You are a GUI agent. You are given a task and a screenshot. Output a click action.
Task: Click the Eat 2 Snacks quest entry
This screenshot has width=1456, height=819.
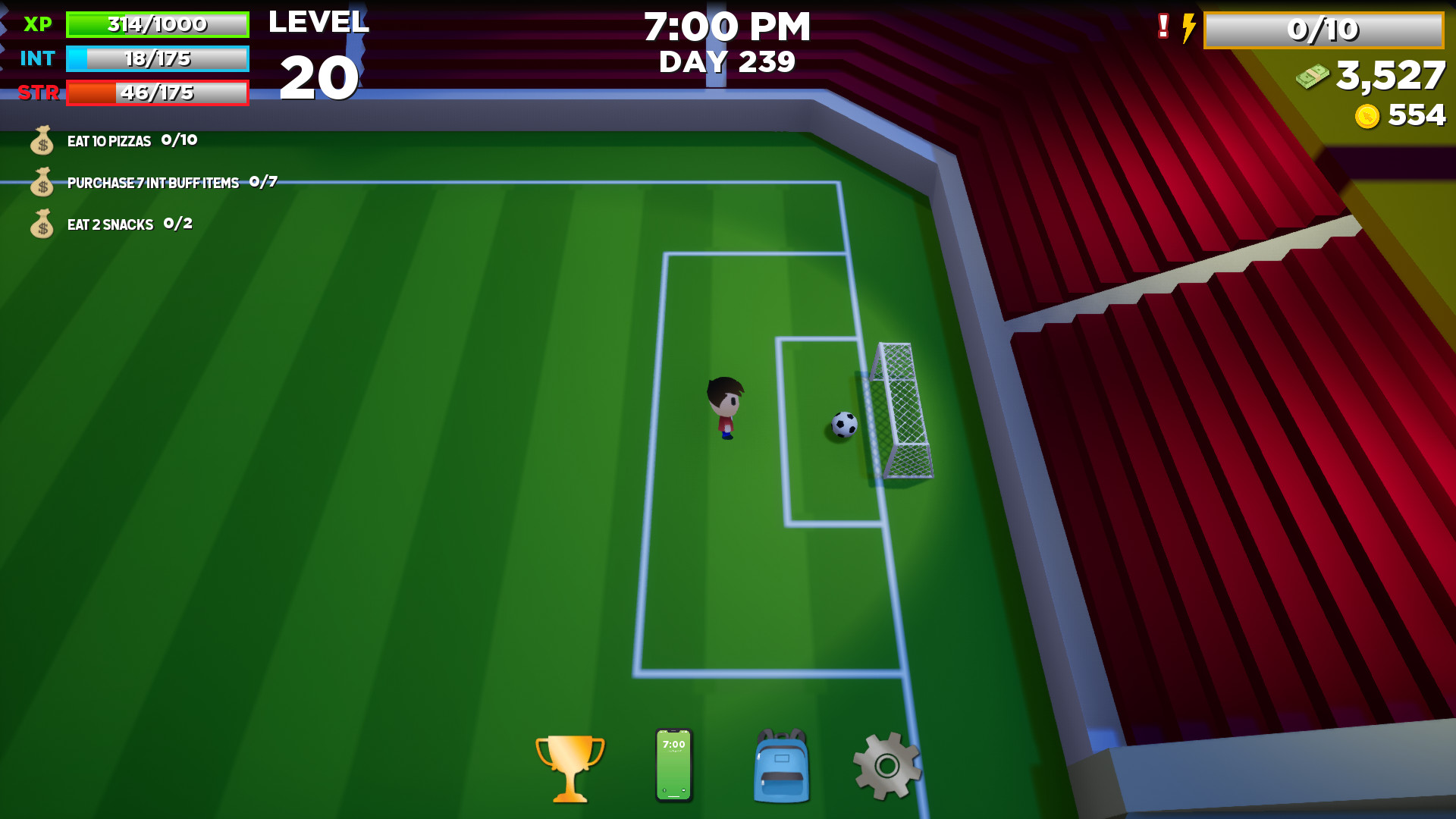pos(110,224)
